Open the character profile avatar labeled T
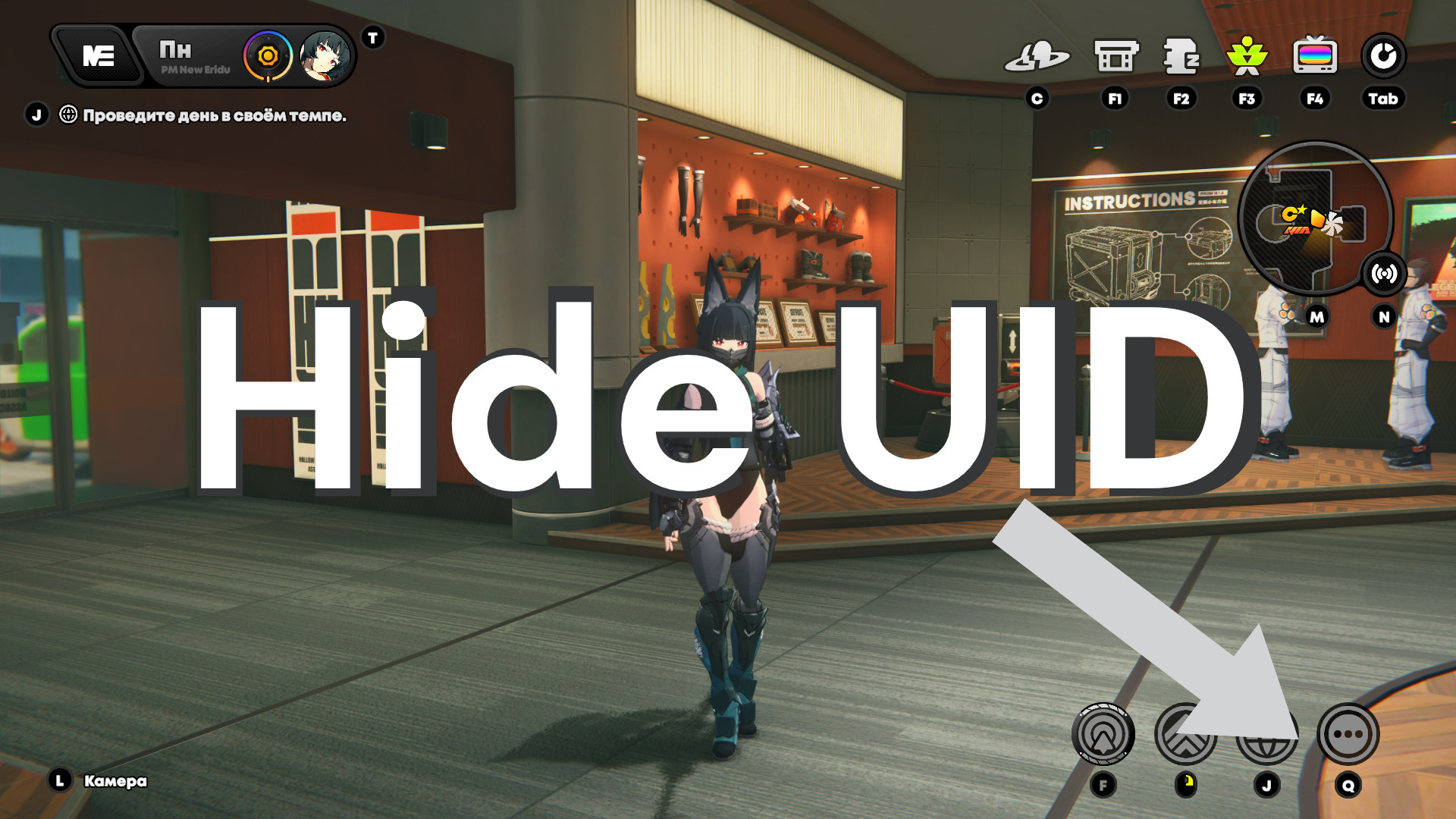The width and height of the screenshot is (1456, 819). [325, 55]
